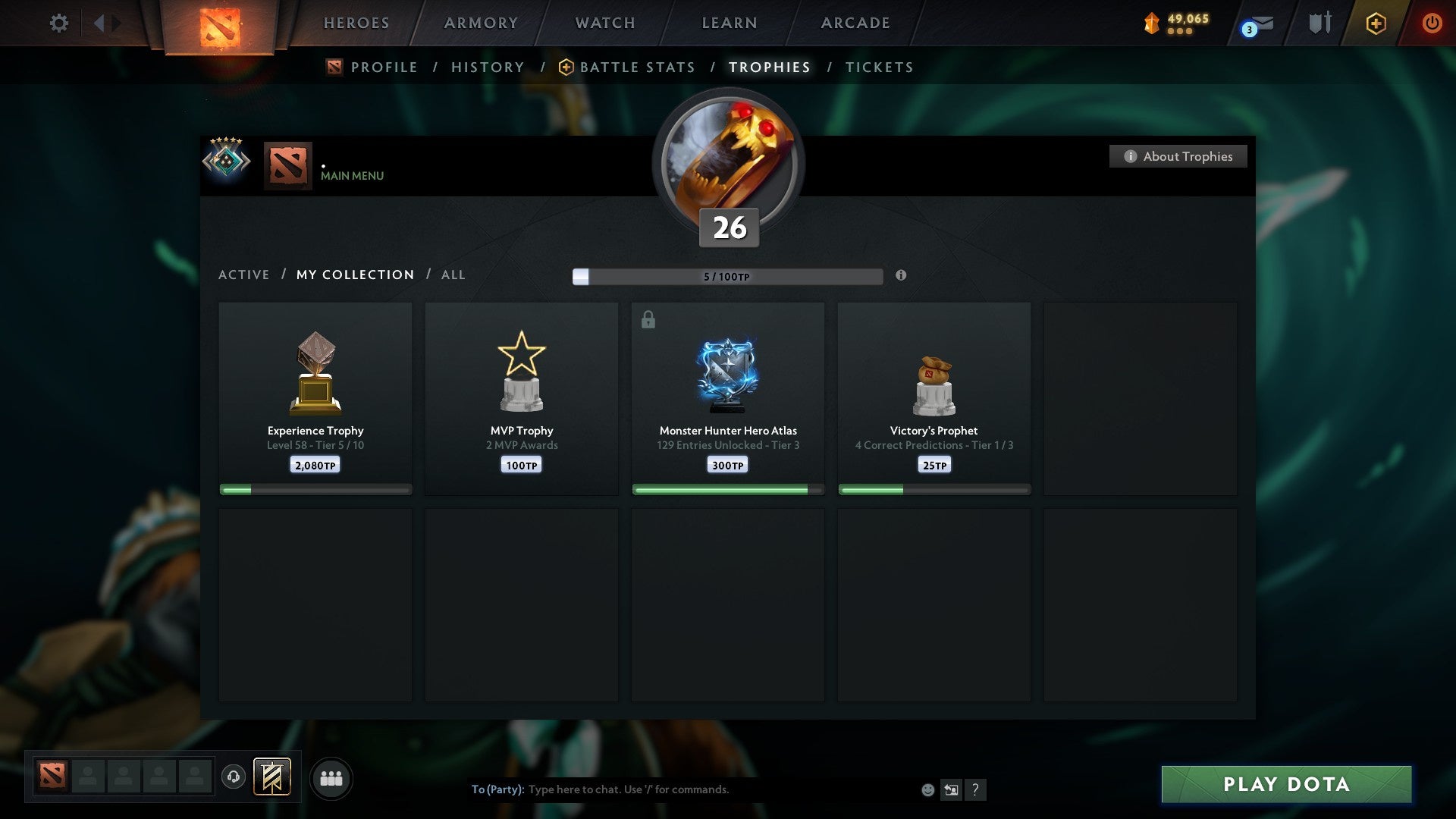Switch trophy filter to ACTIVE
Viewport: 1456px width, 819px height.
(244, 275)
